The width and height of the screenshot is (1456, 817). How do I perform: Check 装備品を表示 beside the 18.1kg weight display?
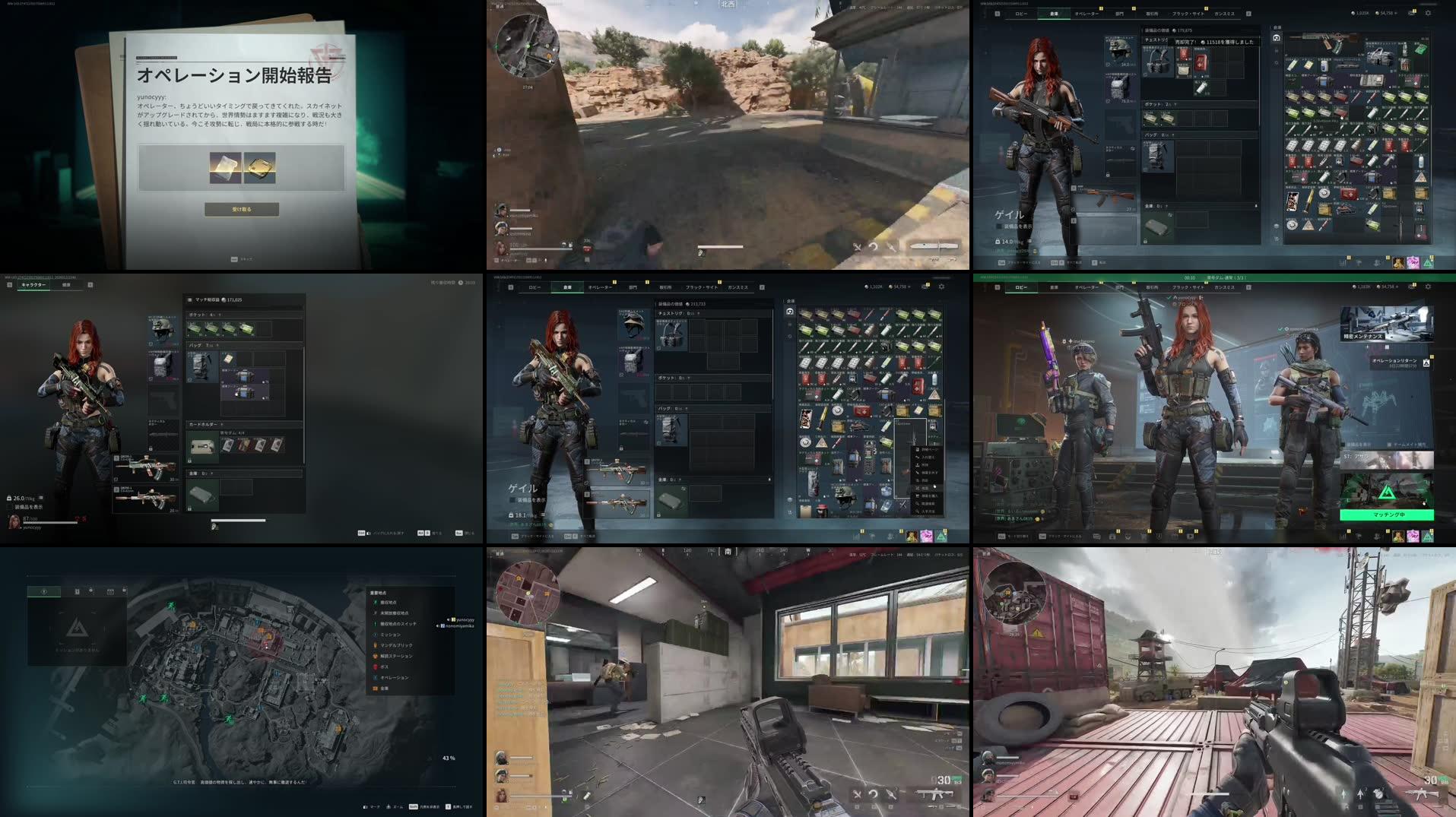coord(512,500)
